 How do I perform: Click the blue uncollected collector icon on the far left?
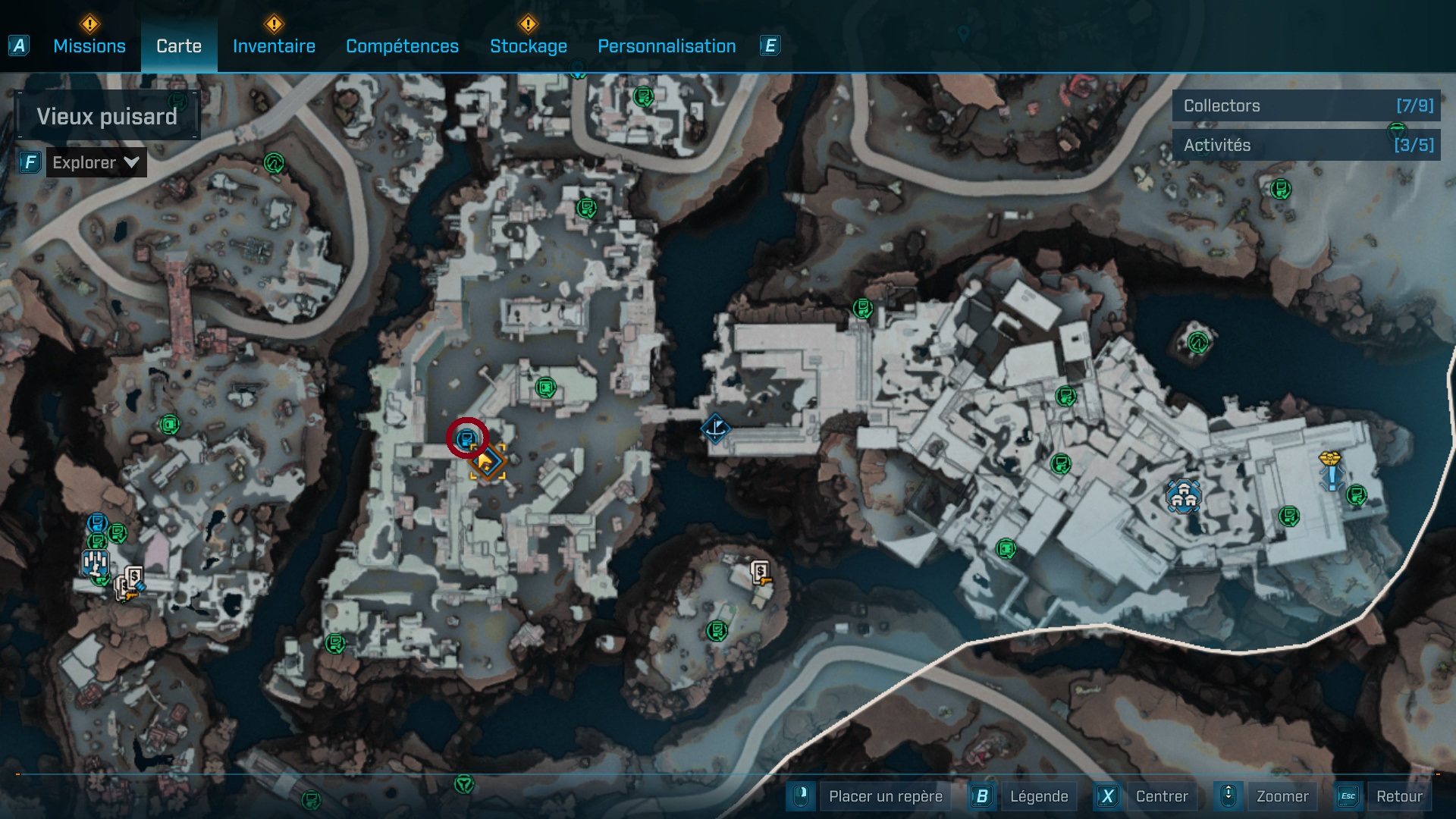coord(97,522)
